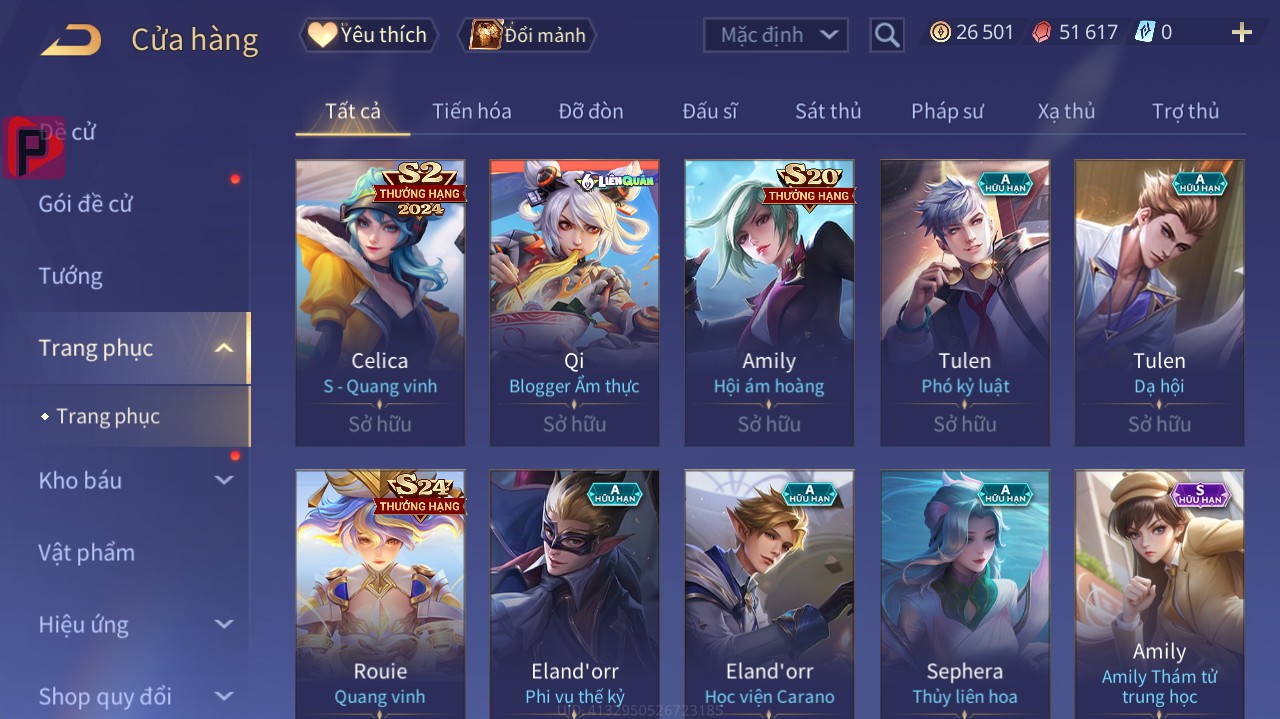Go back using the arrow button
The height and width of the screenshot is (719, 1280).
click(x=71, y=40)
